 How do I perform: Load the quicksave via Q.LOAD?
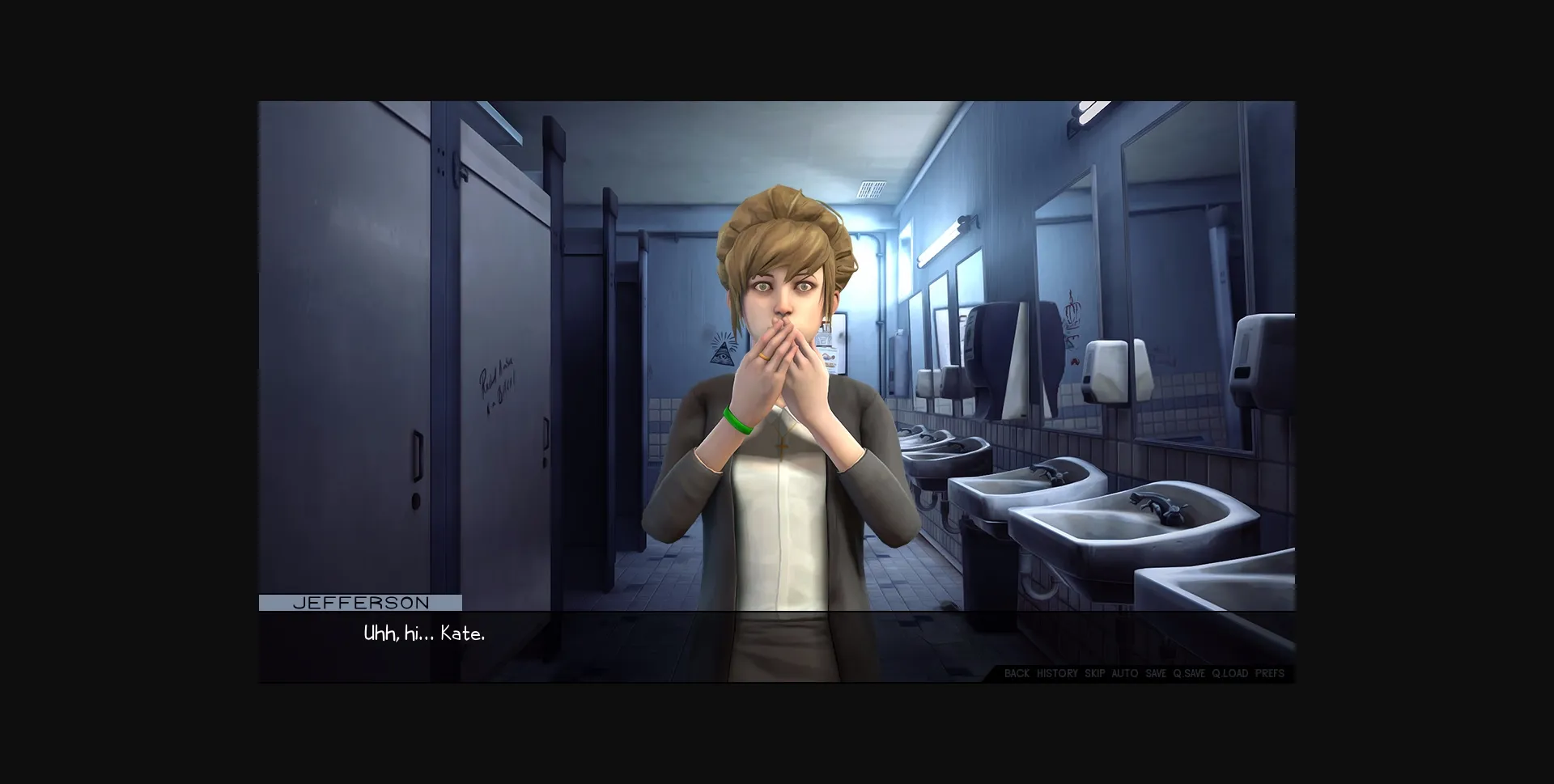click(x=1229, y=673)
